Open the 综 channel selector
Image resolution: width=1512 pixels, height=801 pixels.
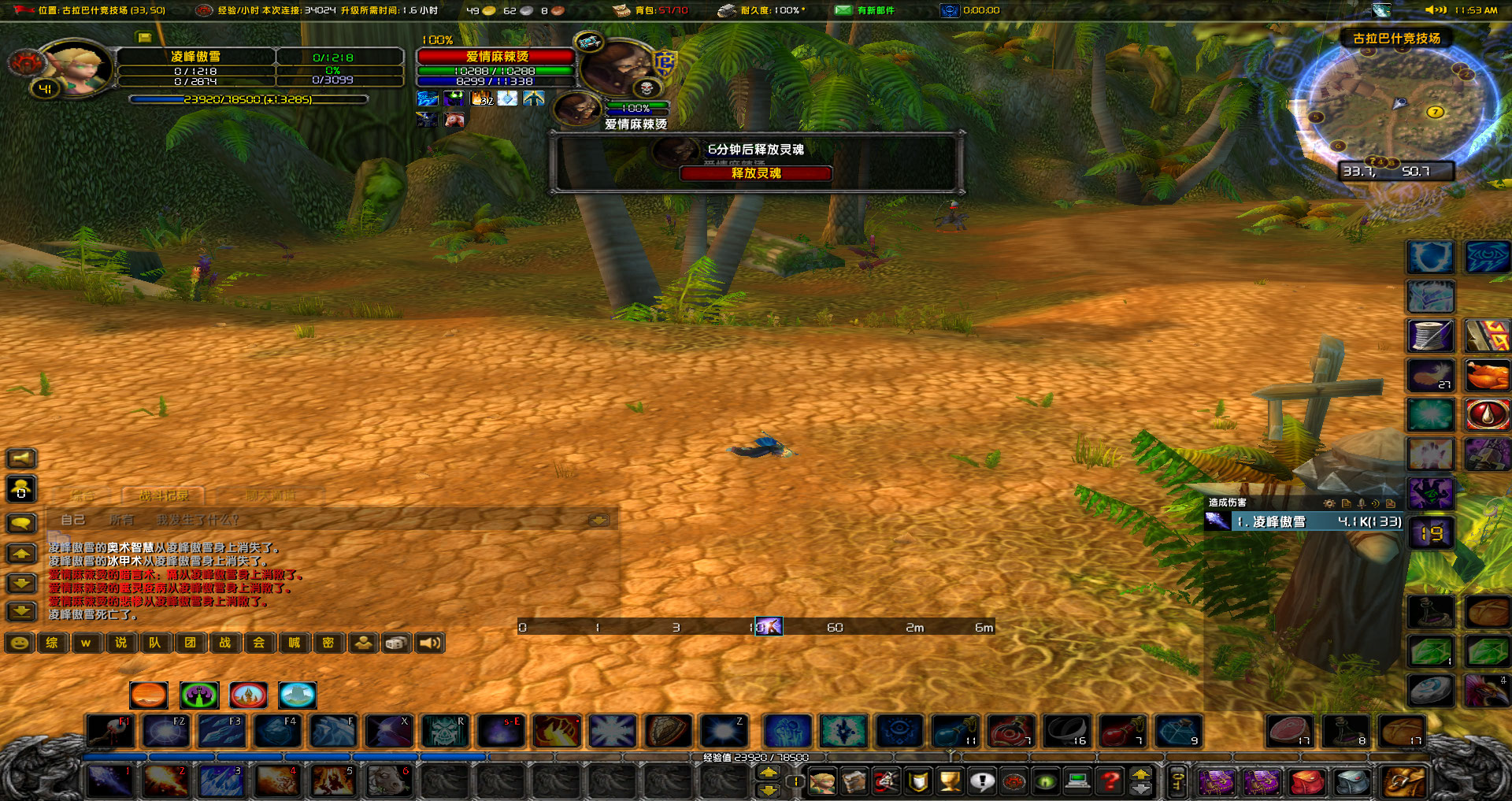coord(53,643)
